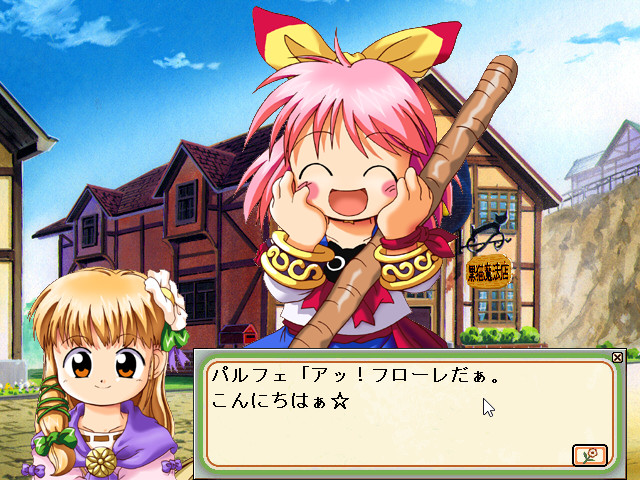This screenshot has height=480, width=640.
Task: Close the dialogue window with the X
Action: 617,357
